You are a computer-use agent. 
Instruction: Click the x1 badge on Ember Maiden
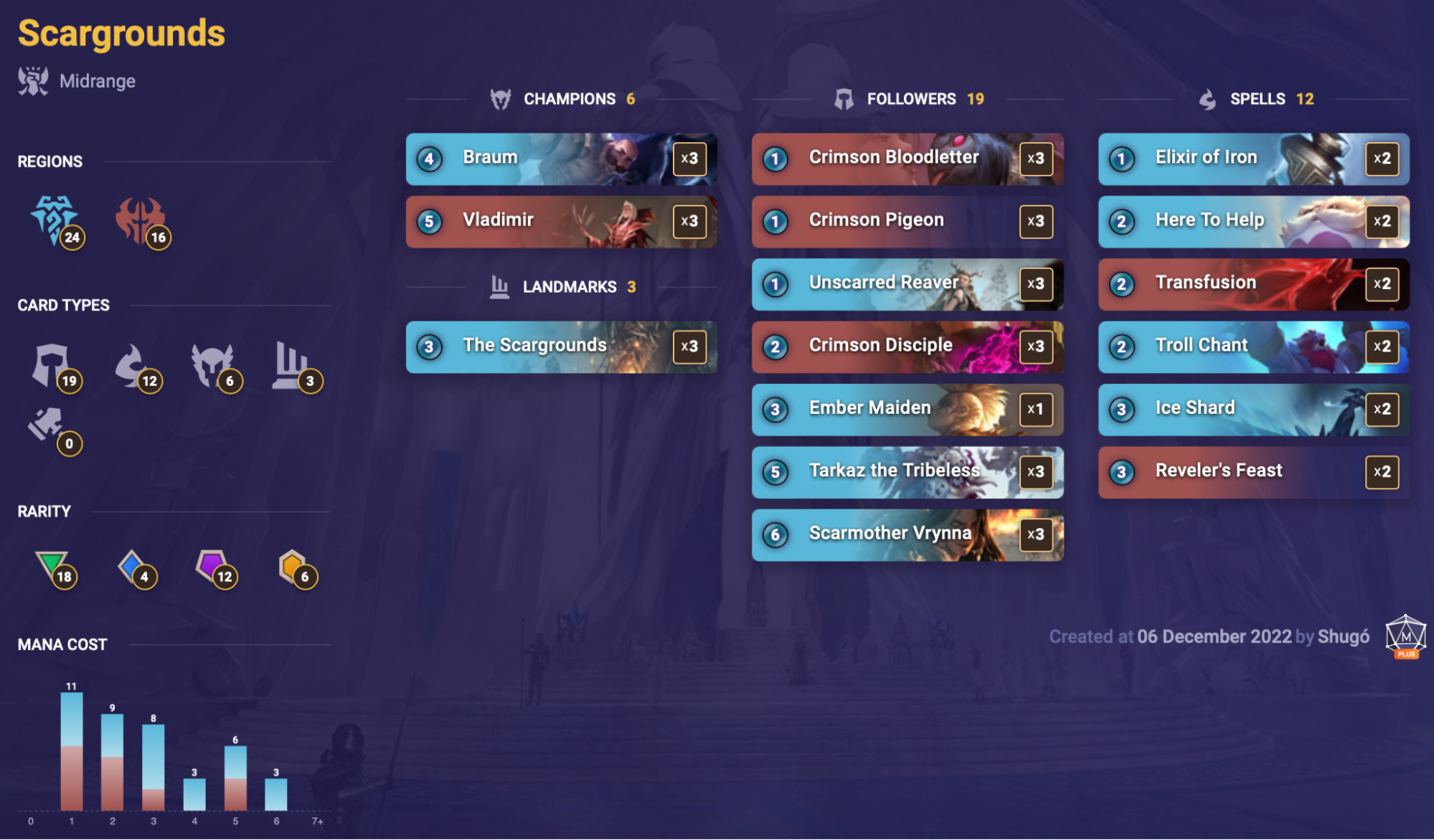(x=1036, y=410)
